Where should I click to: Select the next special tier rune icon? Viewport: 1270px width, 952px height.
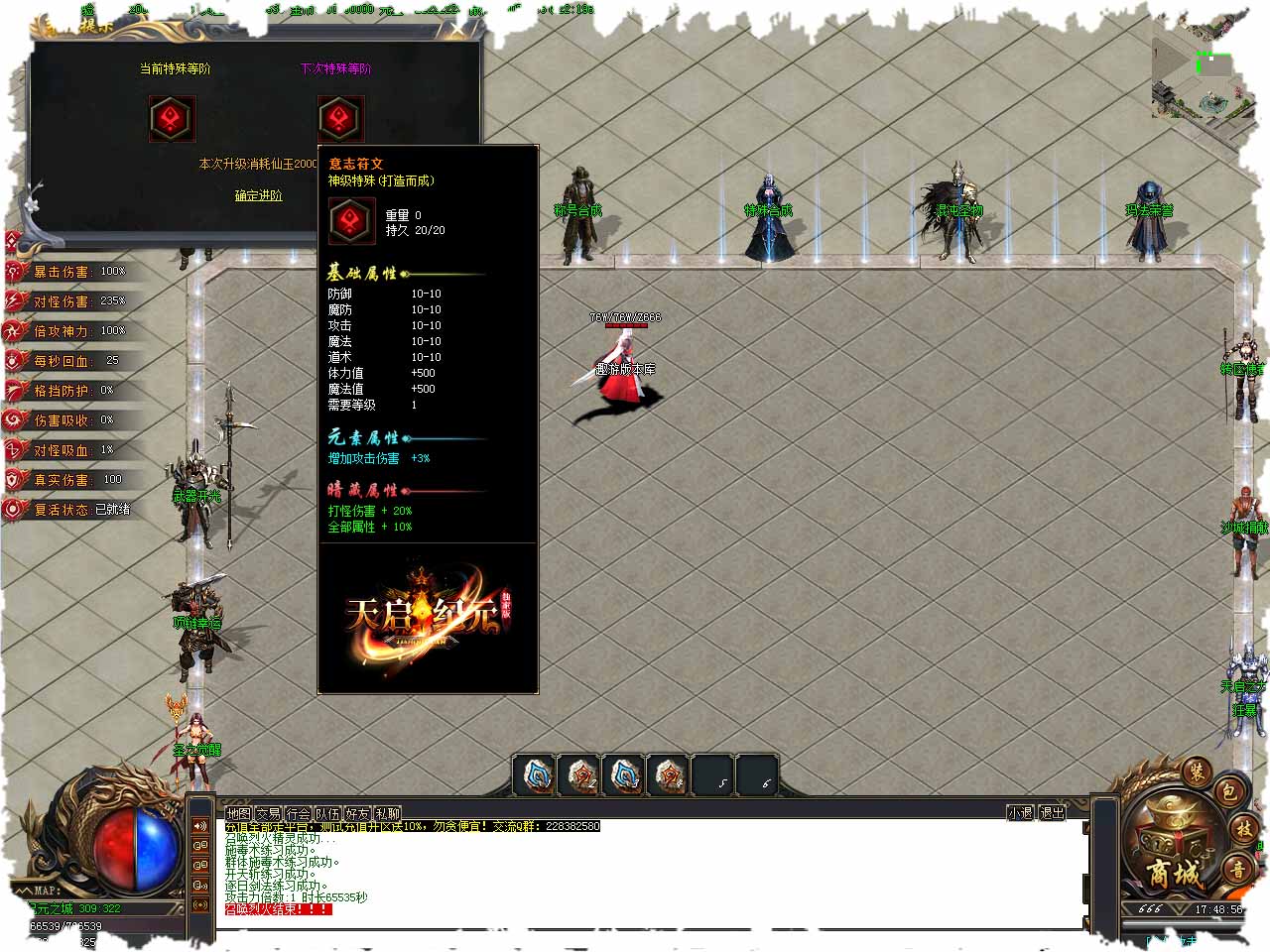(x=340, y=119)
